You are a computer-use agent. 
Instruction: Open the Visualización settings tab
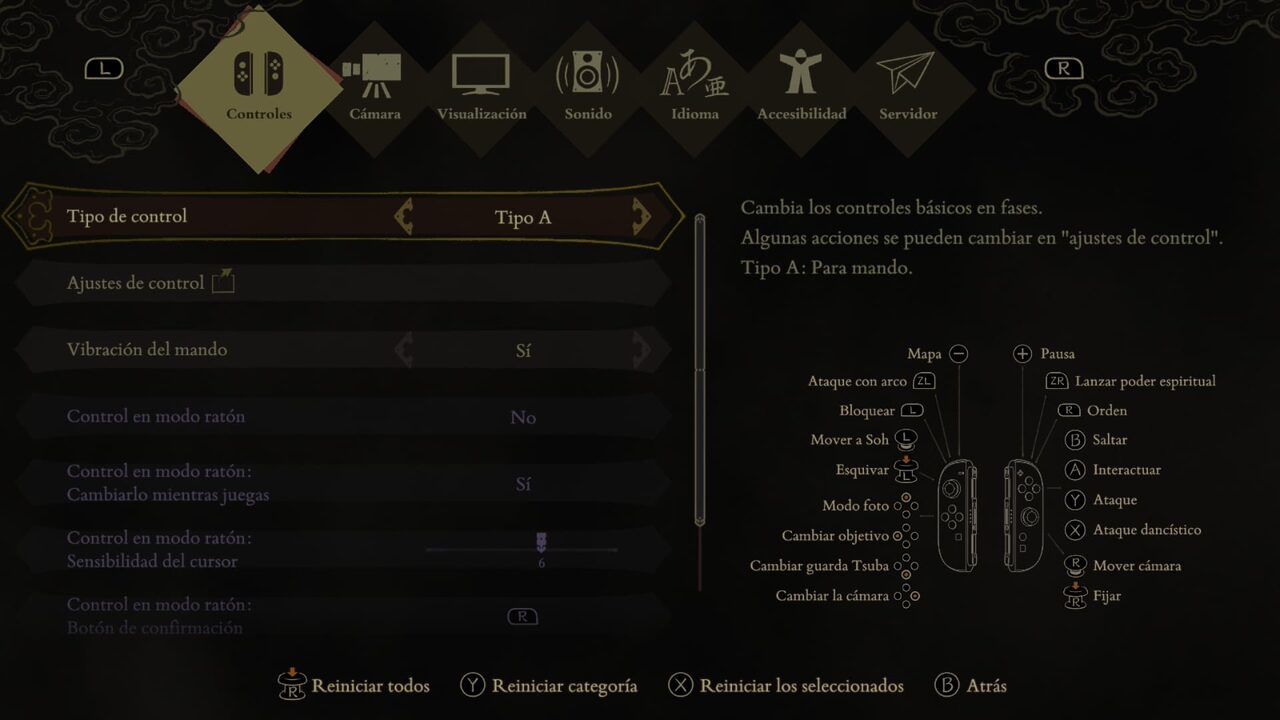[x=481, y=88]
